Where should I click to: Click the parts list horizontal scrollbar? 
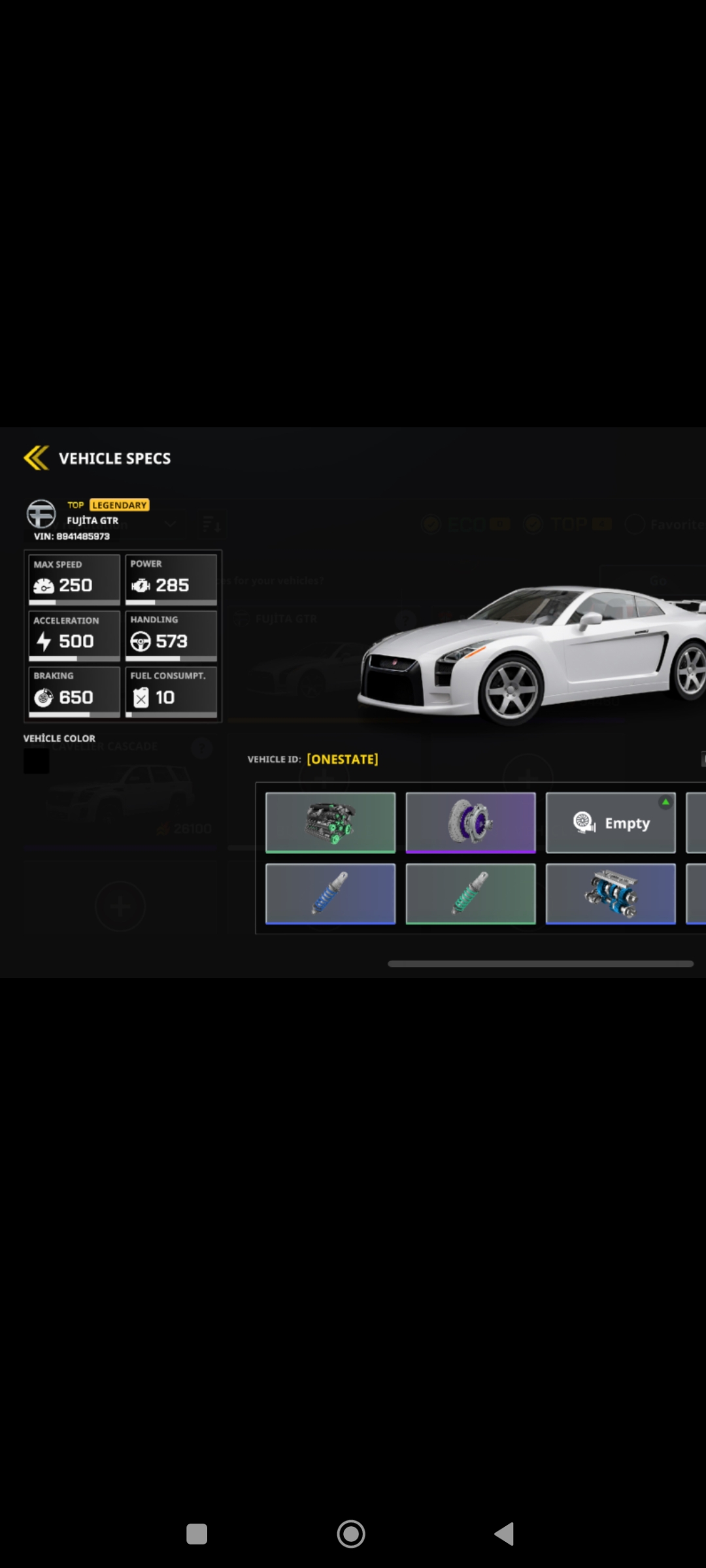[x=540, y=964]
